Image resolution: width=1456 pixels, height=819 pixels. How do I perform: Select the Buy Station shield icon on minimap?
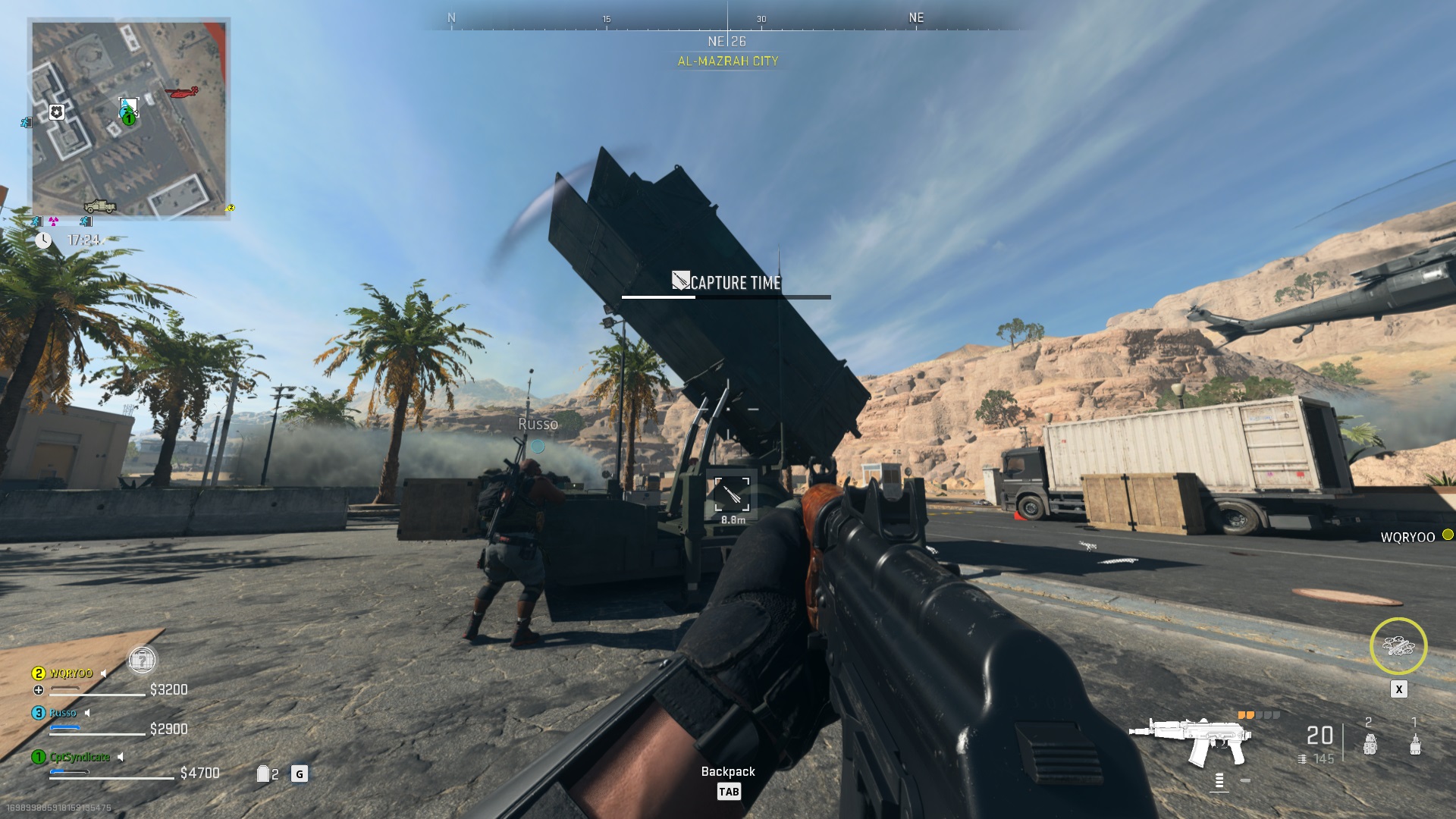click(x=56, y=112)
